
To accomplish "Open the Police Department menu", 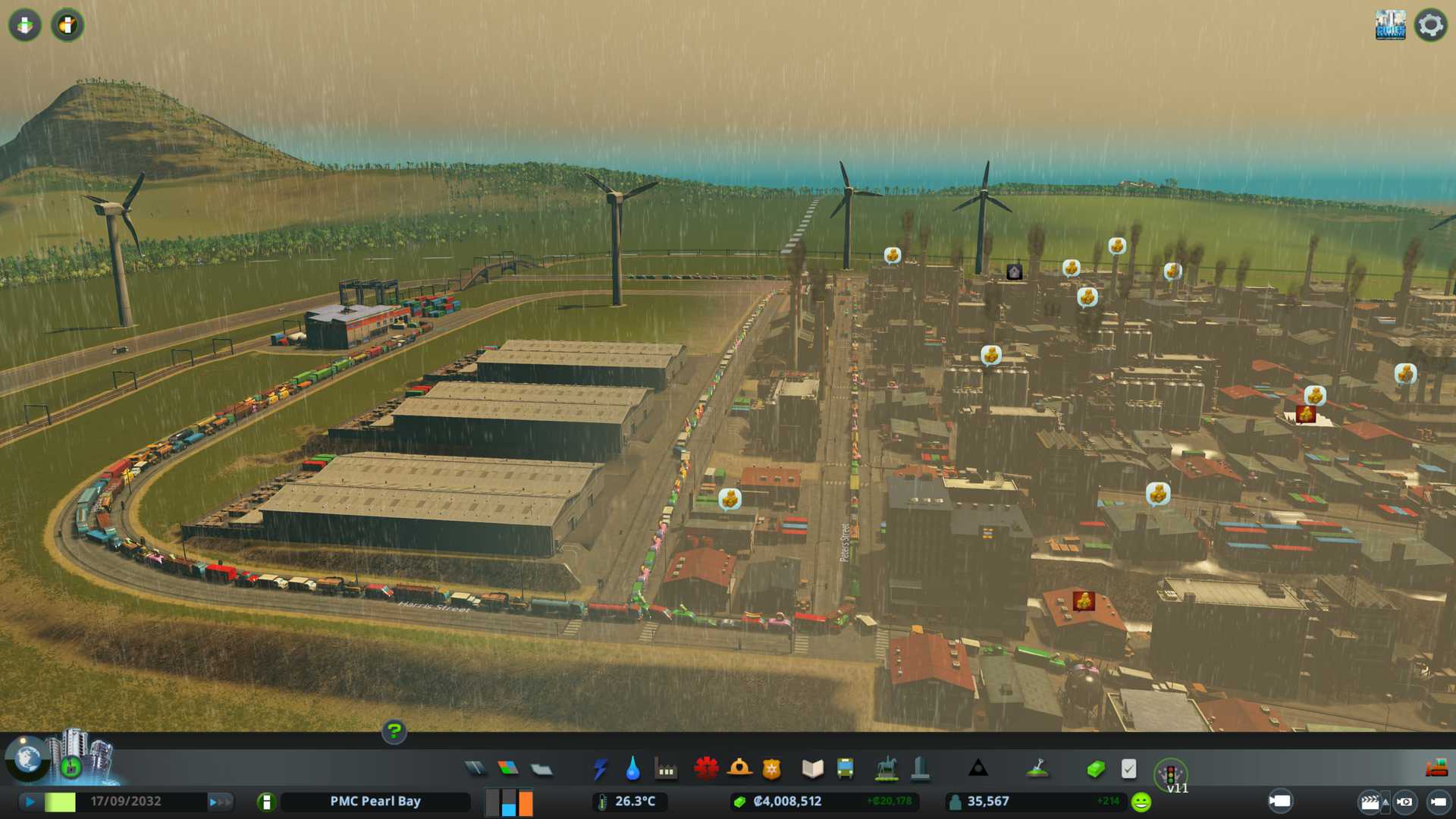I will coord(771,769).
